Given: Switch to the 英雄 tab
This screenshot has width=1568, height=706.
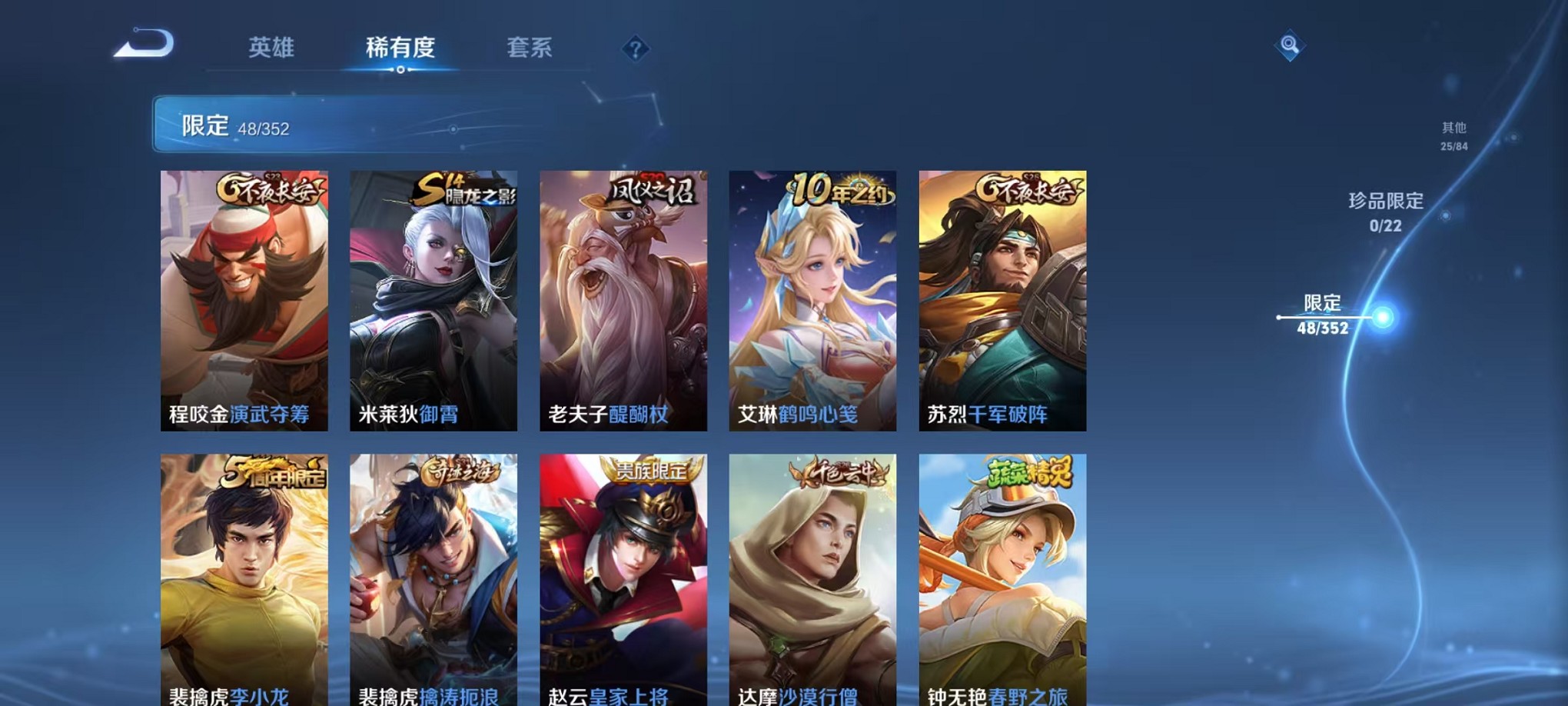Looking at the screenshot, I should pyautogui.click(x=271, y=48).
